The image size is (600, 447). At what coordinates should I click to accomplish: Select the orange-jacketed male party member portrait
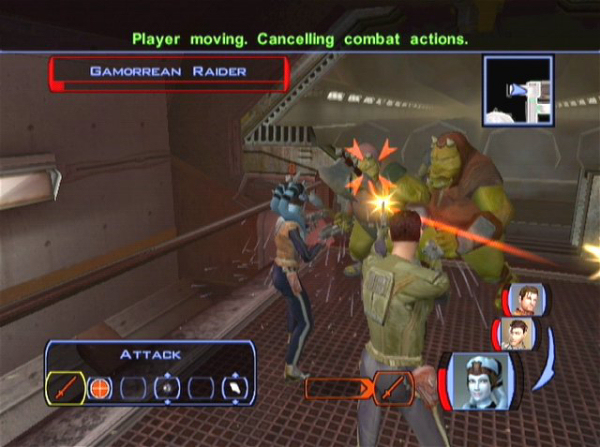(x=526, y=298)
